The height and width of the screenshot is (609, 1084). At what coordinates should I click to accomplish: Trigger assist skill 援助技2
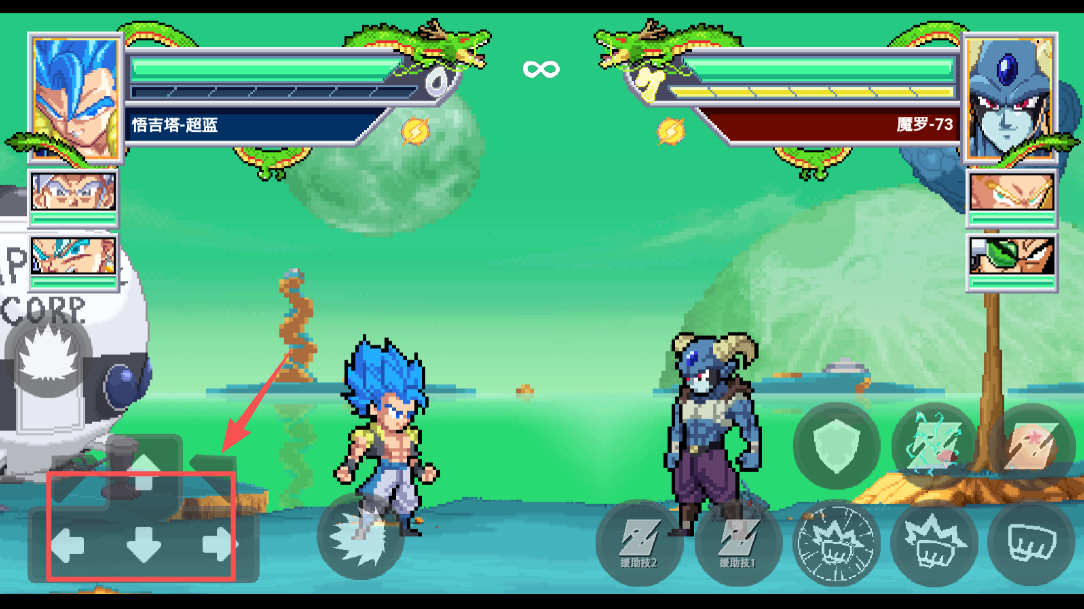coord(639,543)
